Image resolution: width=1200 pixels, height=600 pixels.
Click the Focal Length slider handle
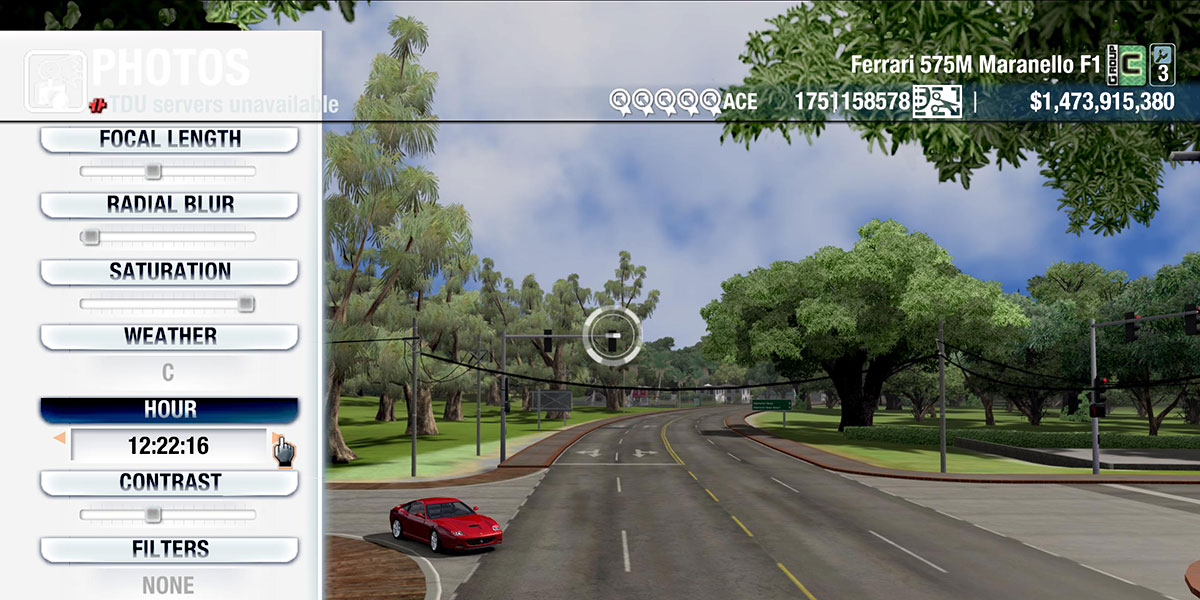coord(152,171)
